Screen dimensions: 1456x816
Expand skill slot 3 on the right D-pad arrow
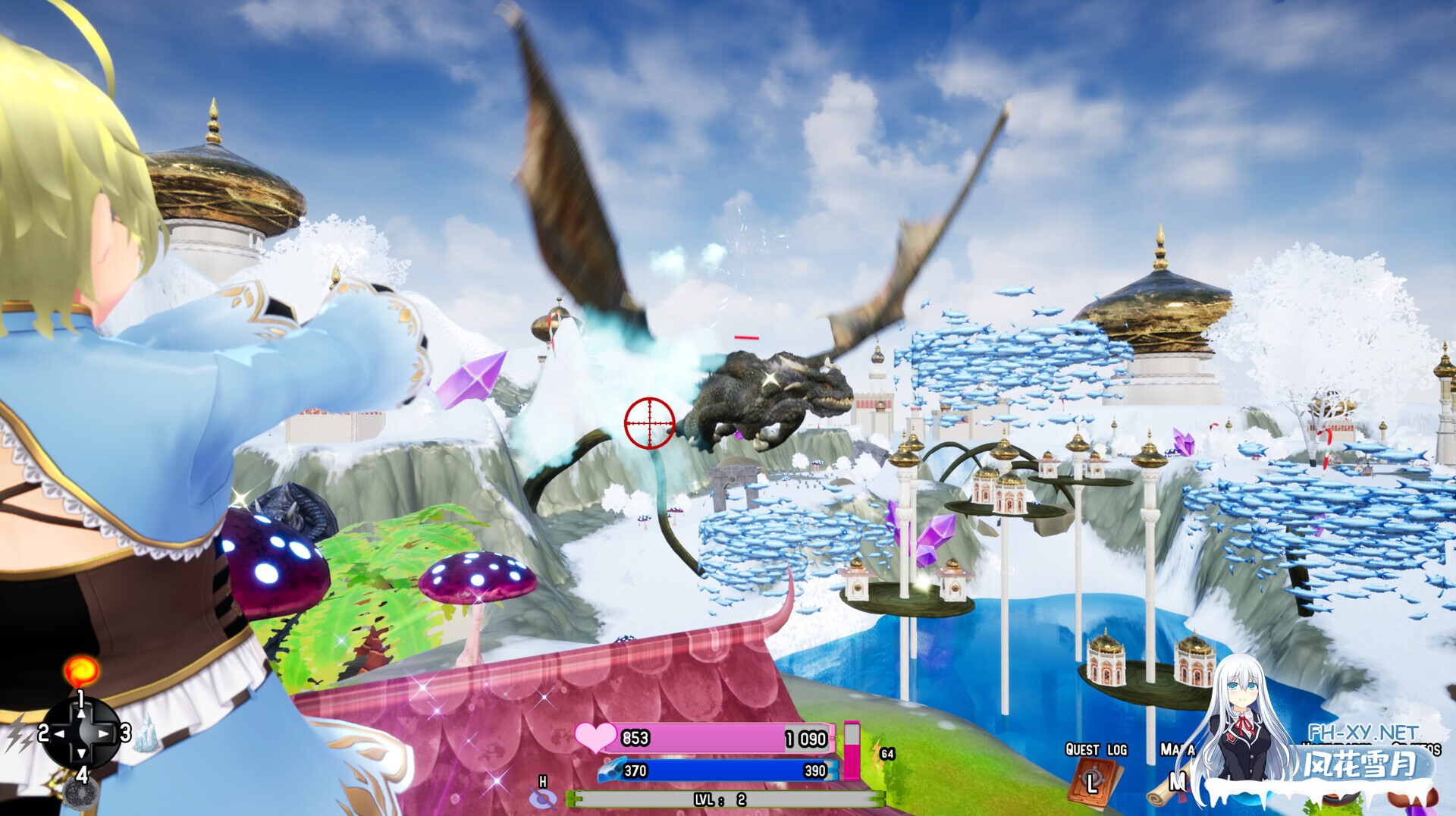coord(102,735)
